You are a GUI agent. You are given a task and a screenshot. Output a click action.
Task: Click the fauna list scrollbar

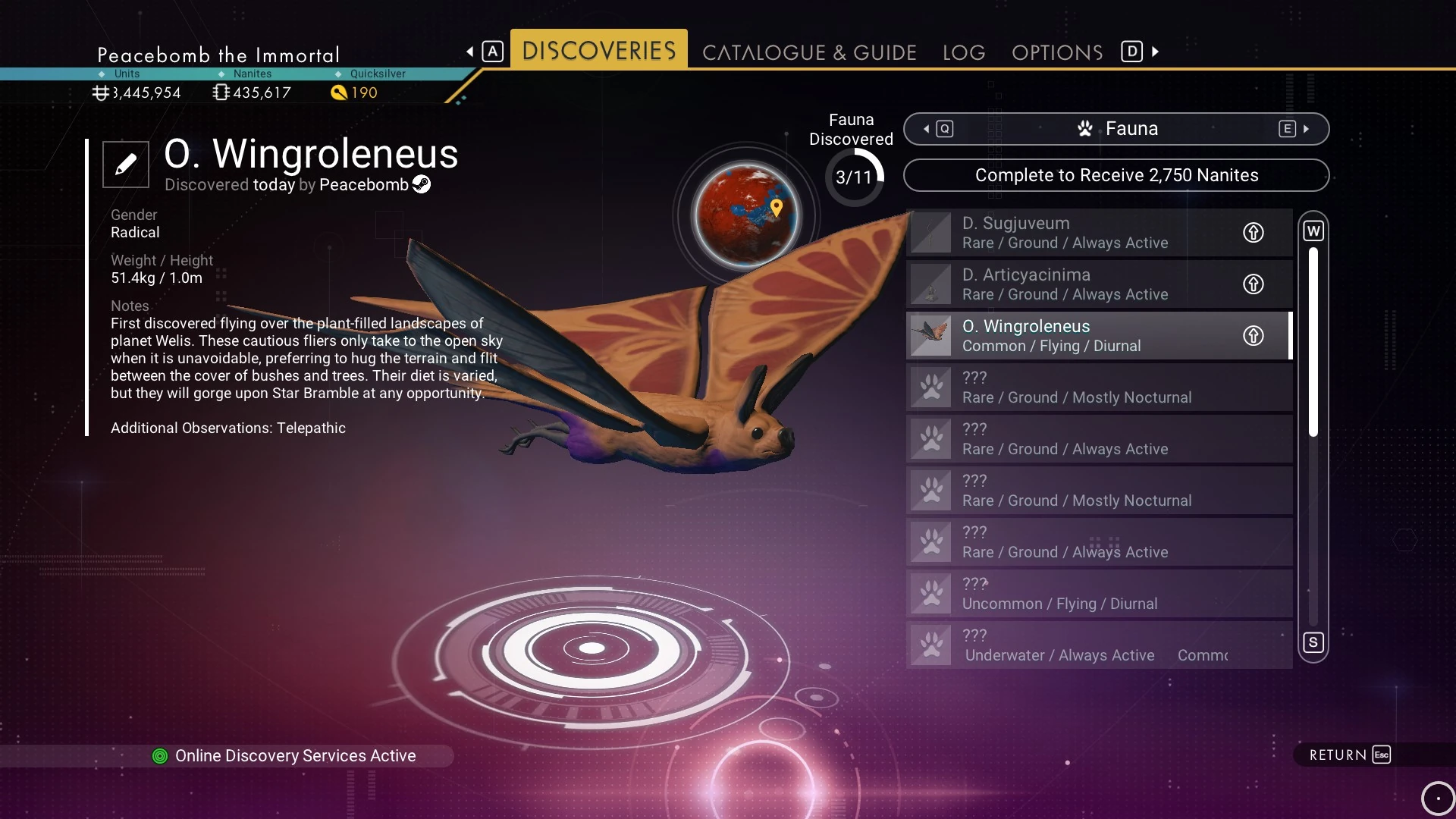point(1313,341)
